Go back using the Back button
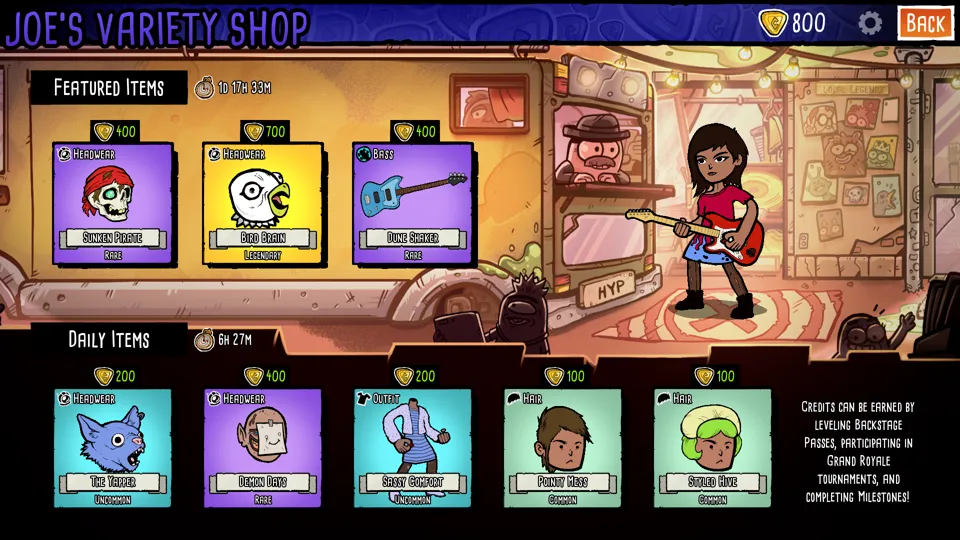Viewport: 960px width, 540px height. (924, 23)
